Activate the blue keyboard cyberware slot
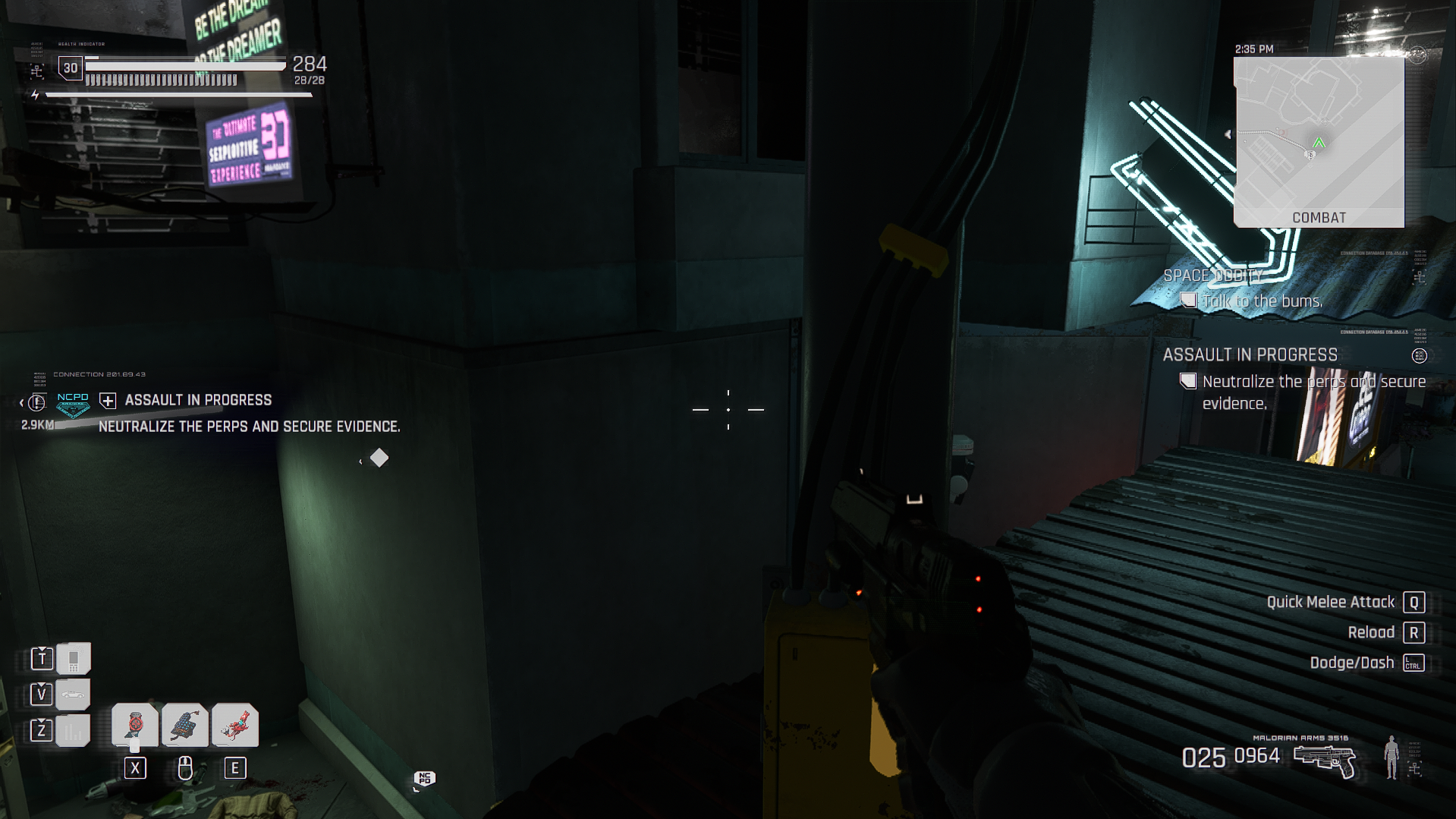This screenshot has width=1456, height=819. 185,726
